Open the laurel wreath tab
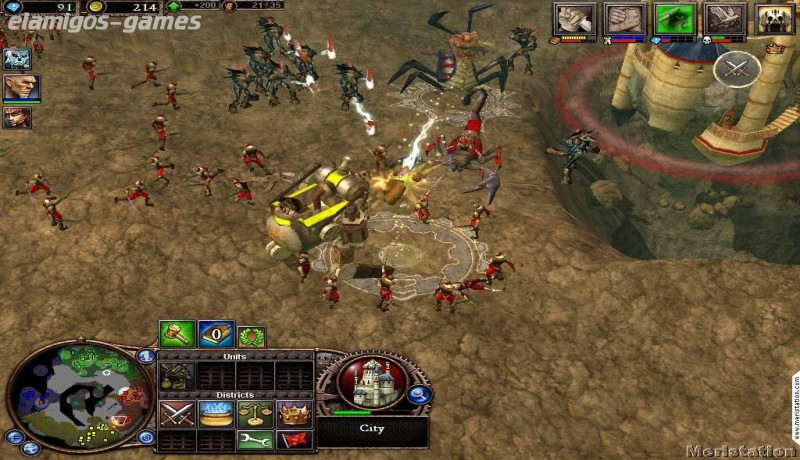 tap(250, 335)
